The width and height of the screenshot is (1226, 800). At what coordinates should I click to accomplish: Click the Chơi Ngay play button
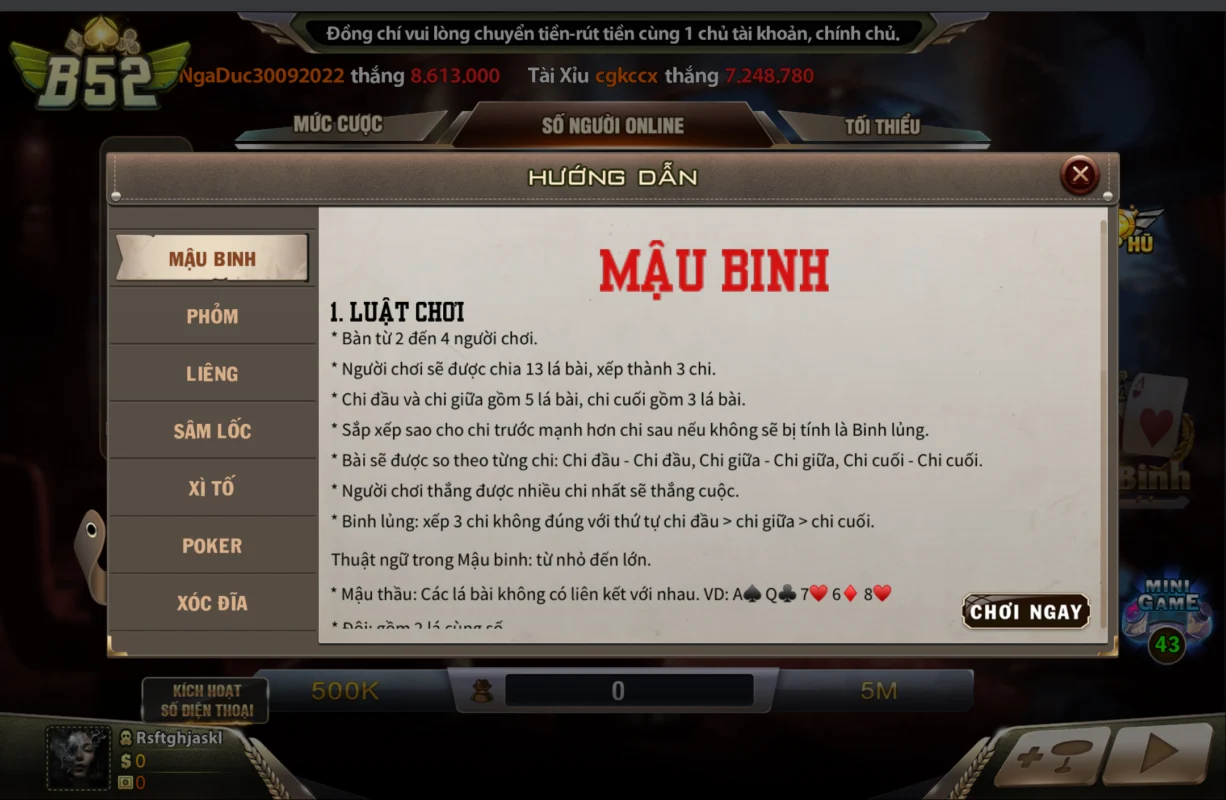pos(1026,612)
